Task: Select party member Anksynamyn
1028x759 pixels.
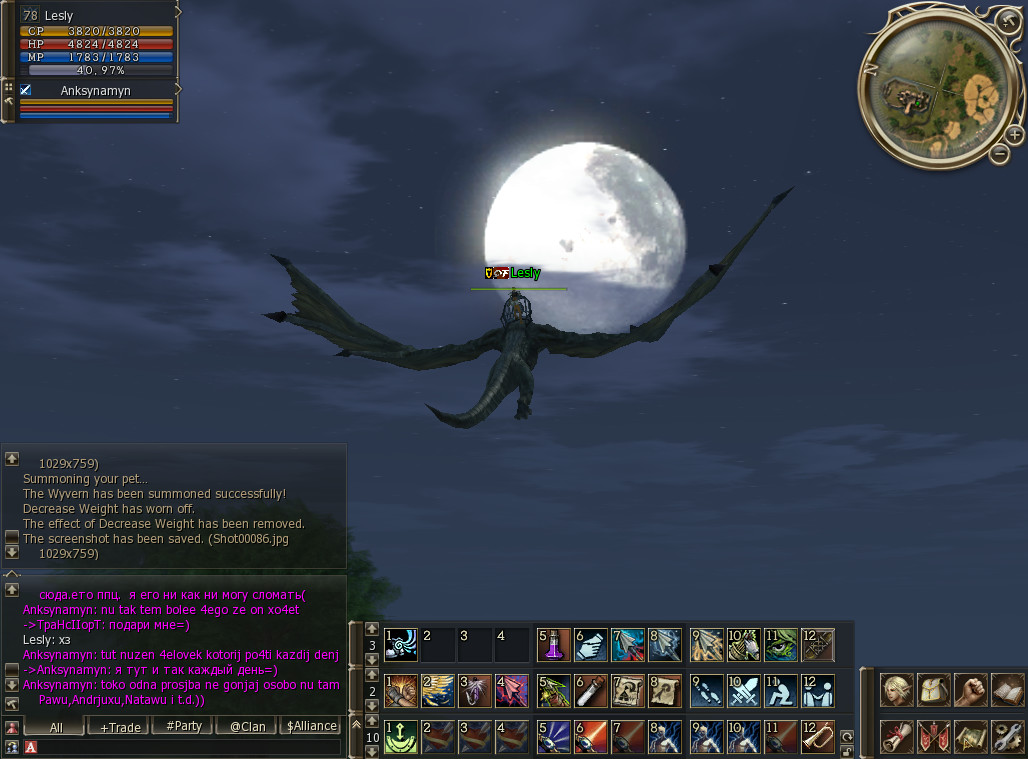Action: (x=95, y=91)
